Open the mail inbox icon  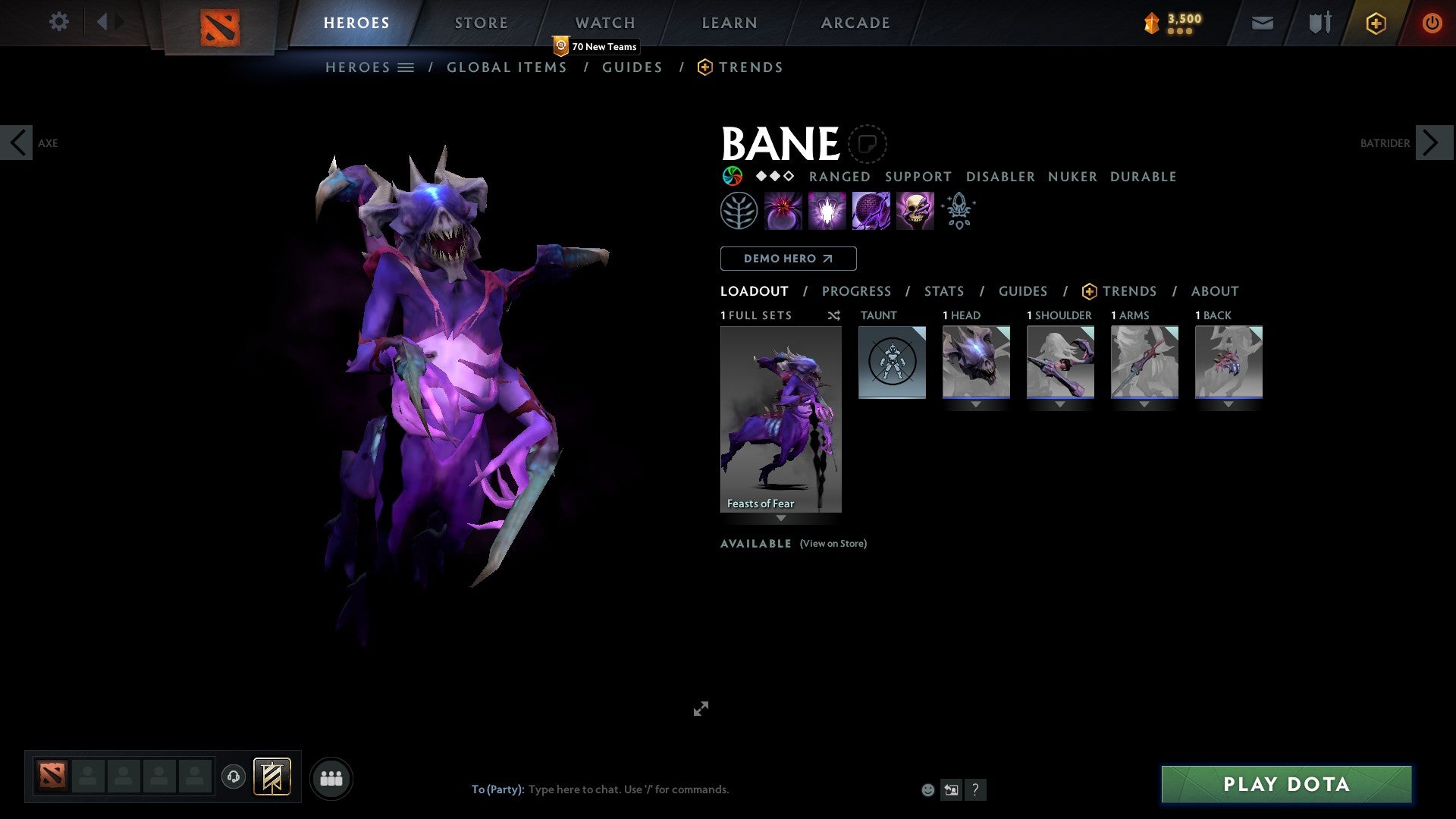point(1262,23)
